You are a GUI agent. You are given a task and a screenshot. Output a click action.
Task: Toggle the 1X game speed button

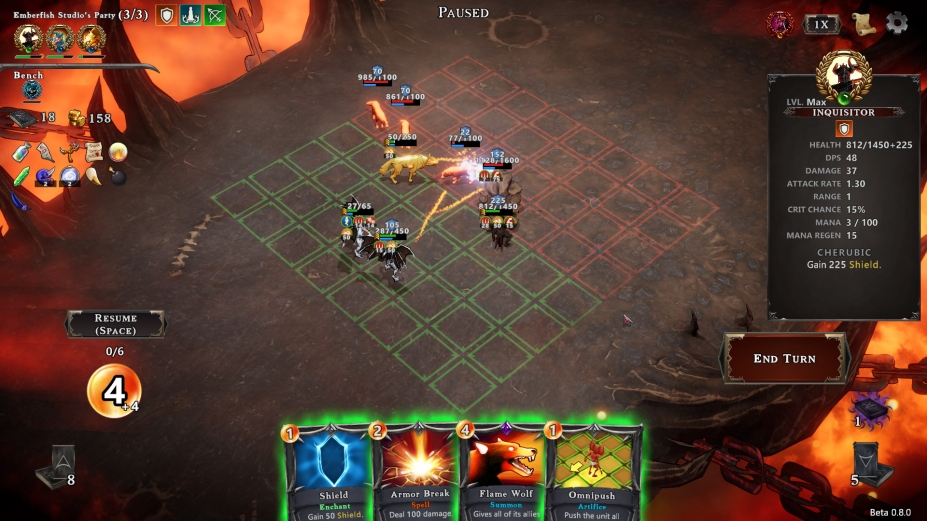pyautogui.click(x=821, y=24)
